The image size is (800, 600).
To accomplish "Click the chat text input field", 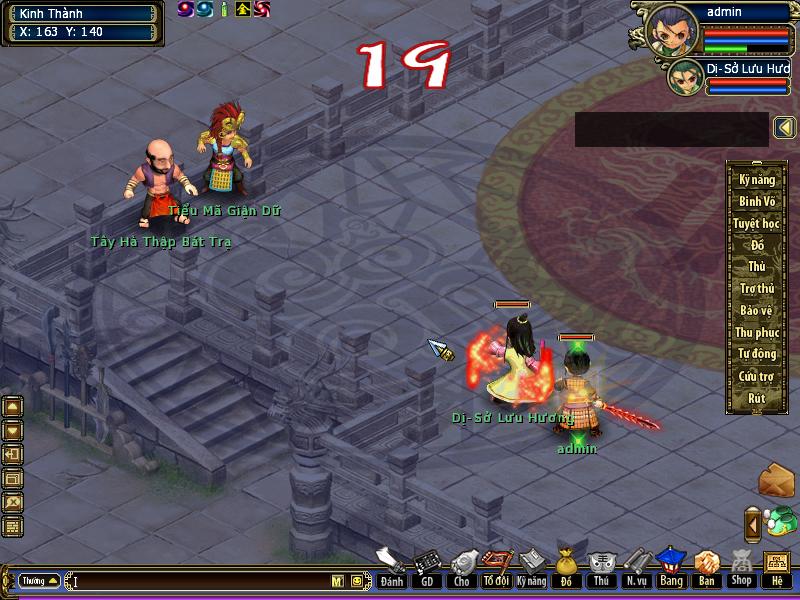I will point(200,580).
